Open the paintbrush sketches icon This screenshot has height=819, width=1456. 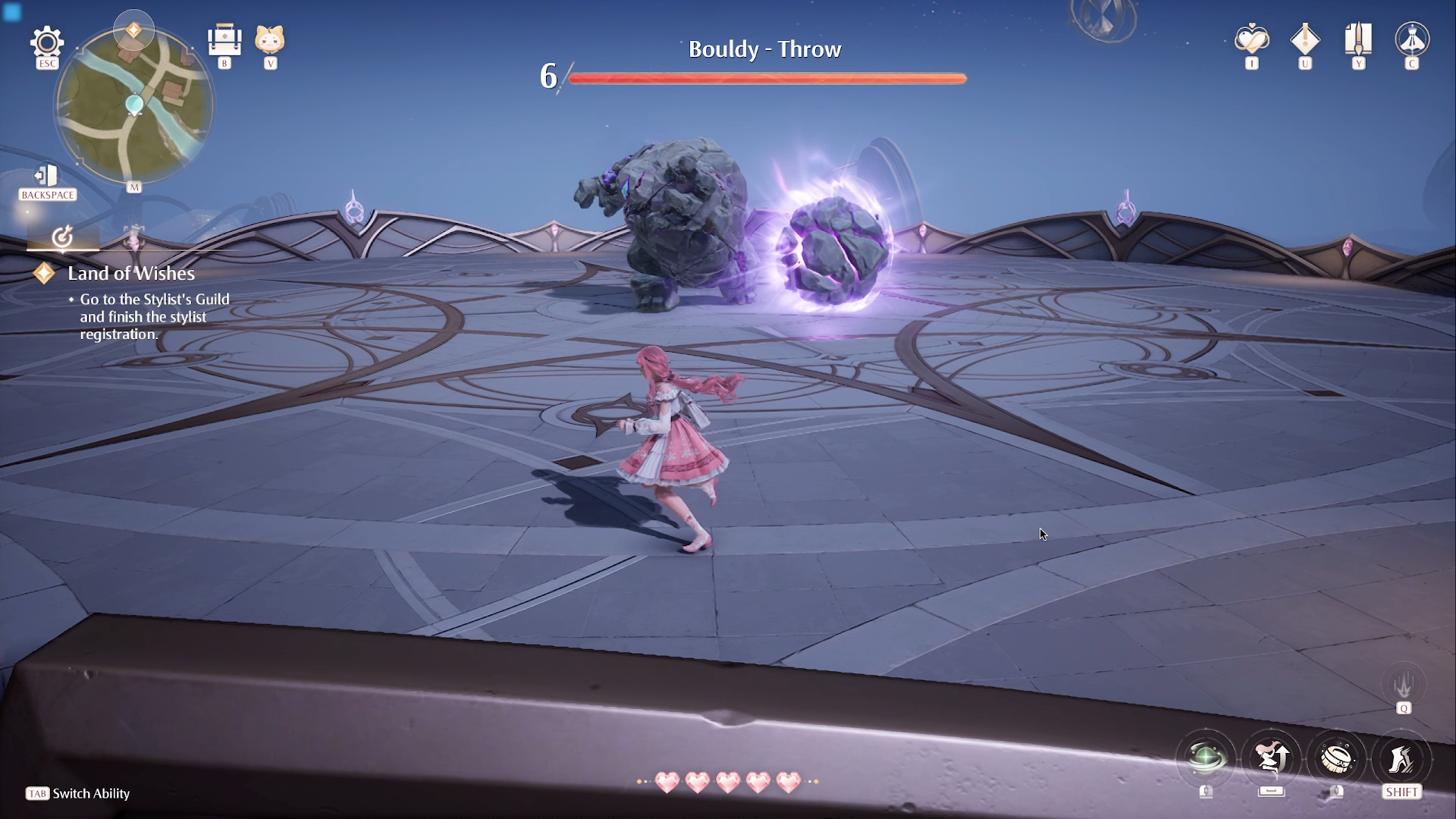coord(1358,39)
